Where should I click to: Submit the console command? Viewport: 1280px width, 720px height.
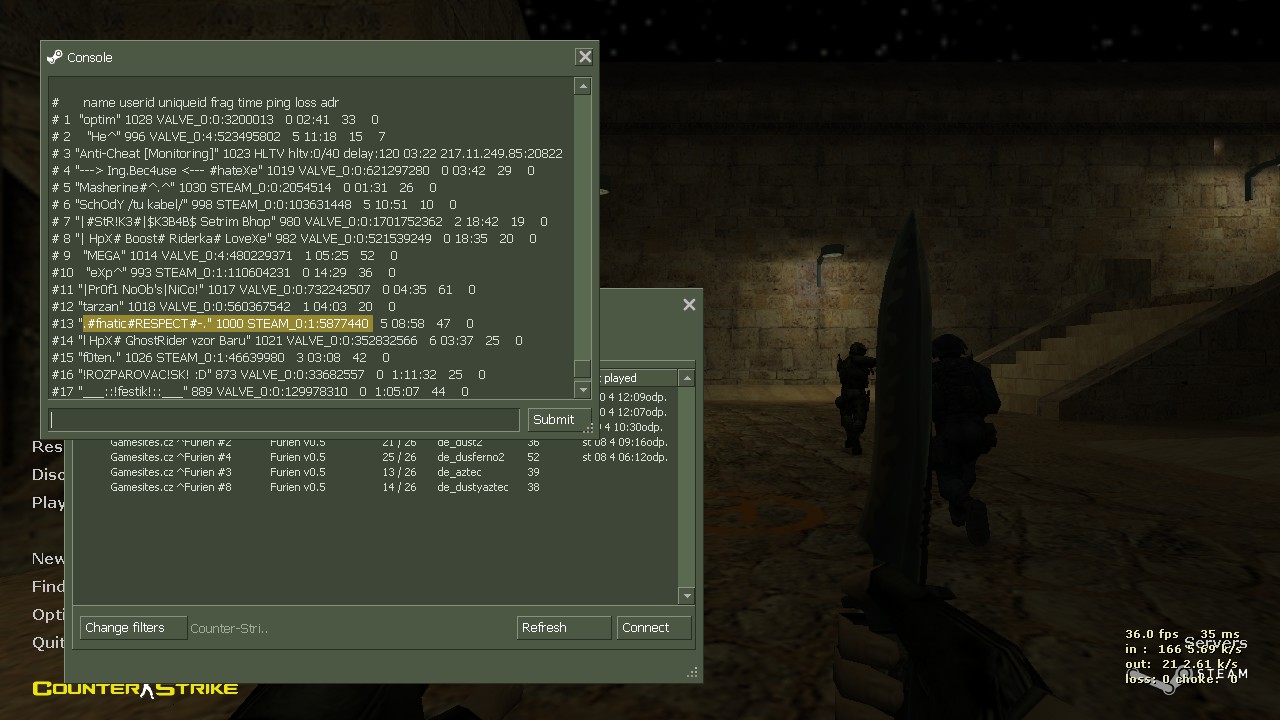point(553,420)
